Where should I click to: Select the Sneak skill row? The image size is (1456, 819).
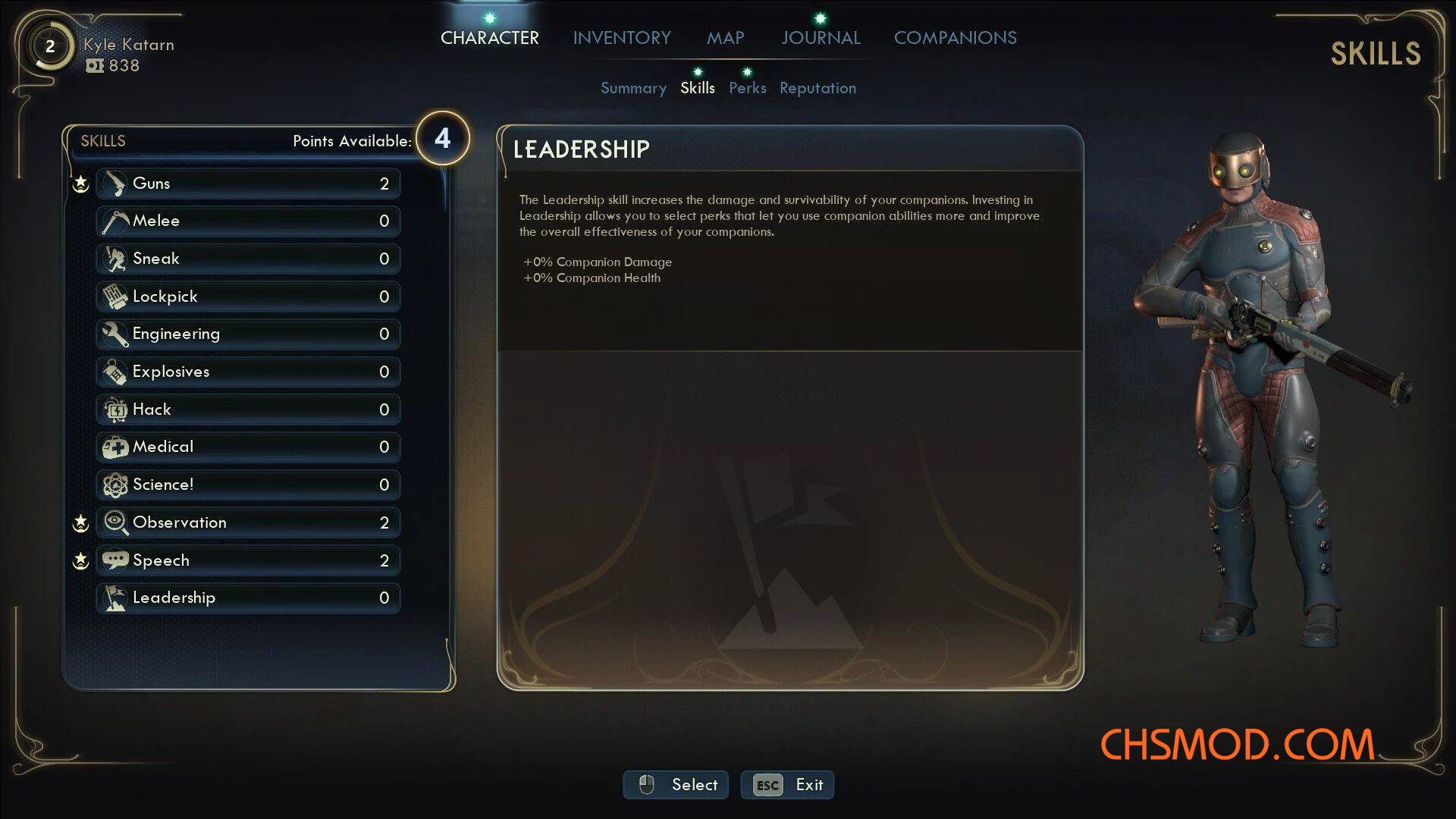[248, 259]
